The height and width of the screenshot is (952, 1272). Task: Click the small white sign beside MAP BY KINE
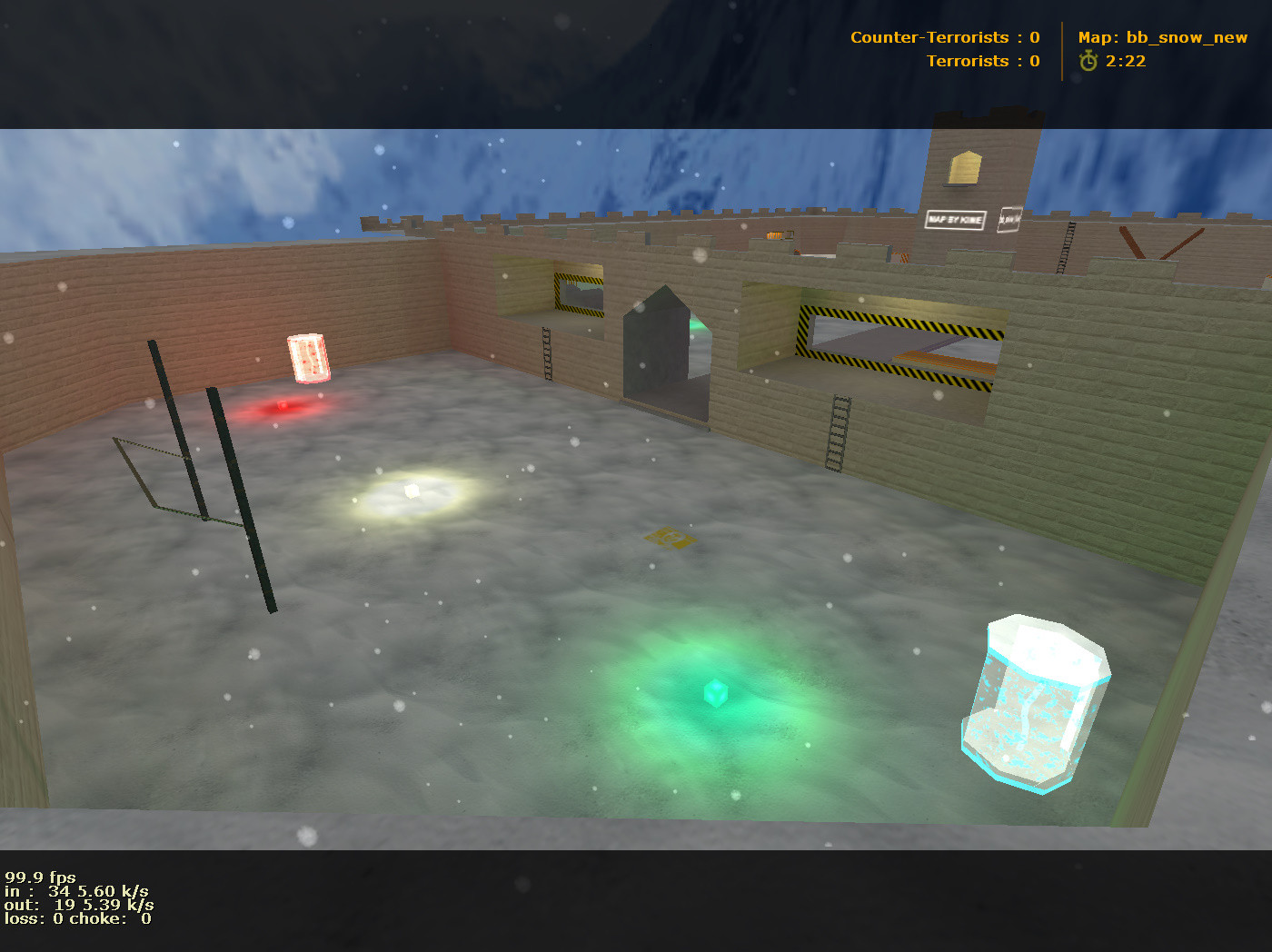pos(1009,220)
